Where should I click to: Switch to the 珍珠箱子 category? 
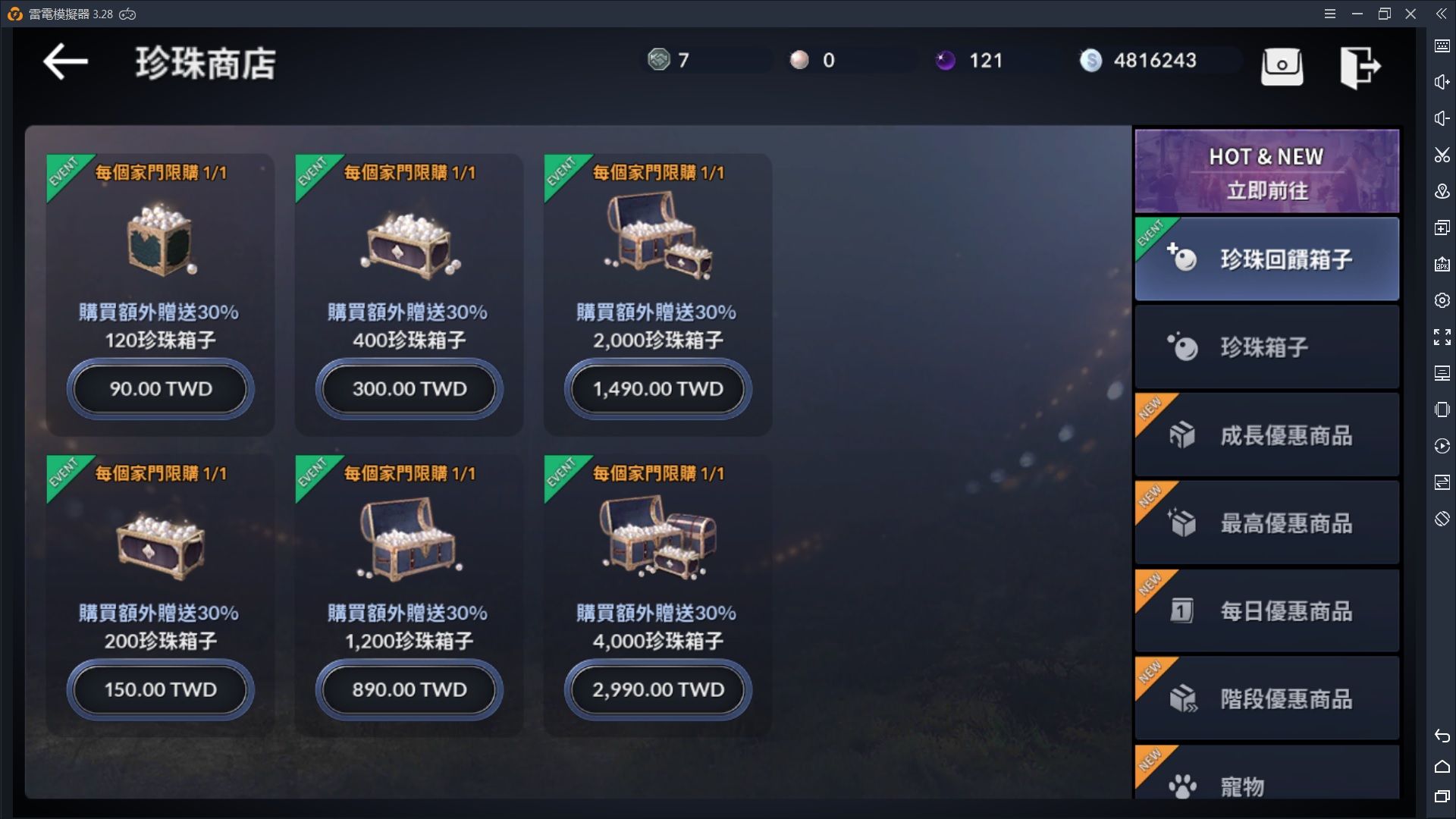coord(1265,347)
